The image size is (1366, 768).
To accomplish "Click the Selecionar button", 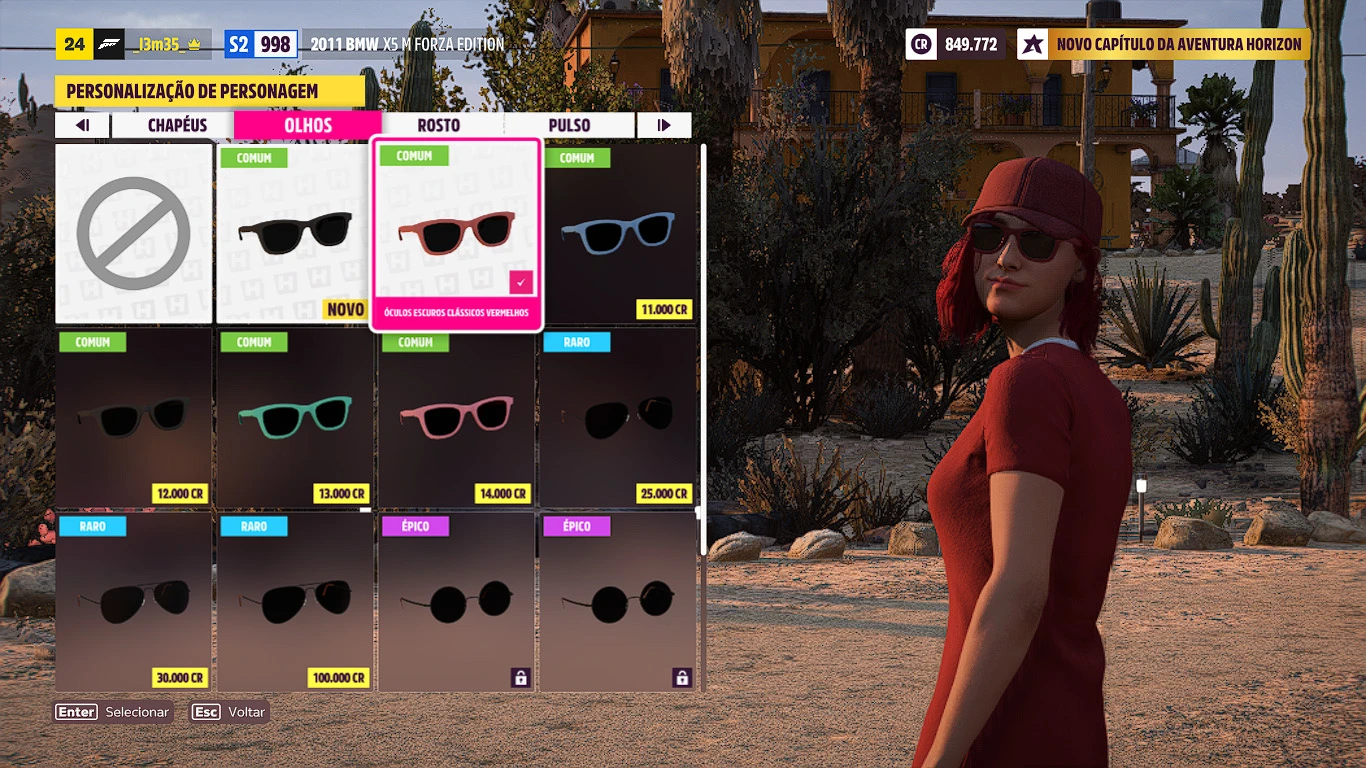I will (x=113, y=712).
